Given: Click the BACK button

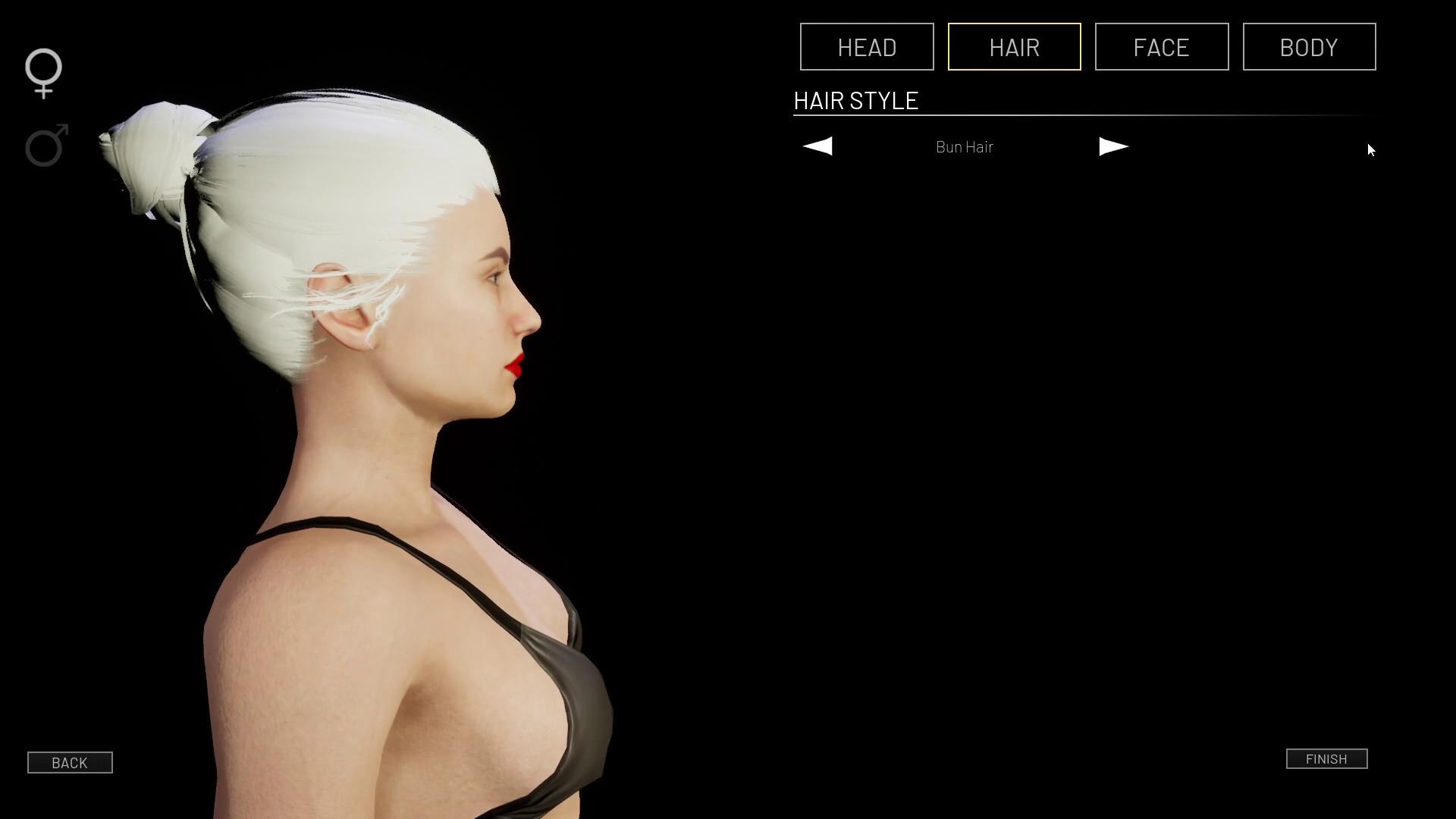Looking at the screenshot, I should point(70,763).
